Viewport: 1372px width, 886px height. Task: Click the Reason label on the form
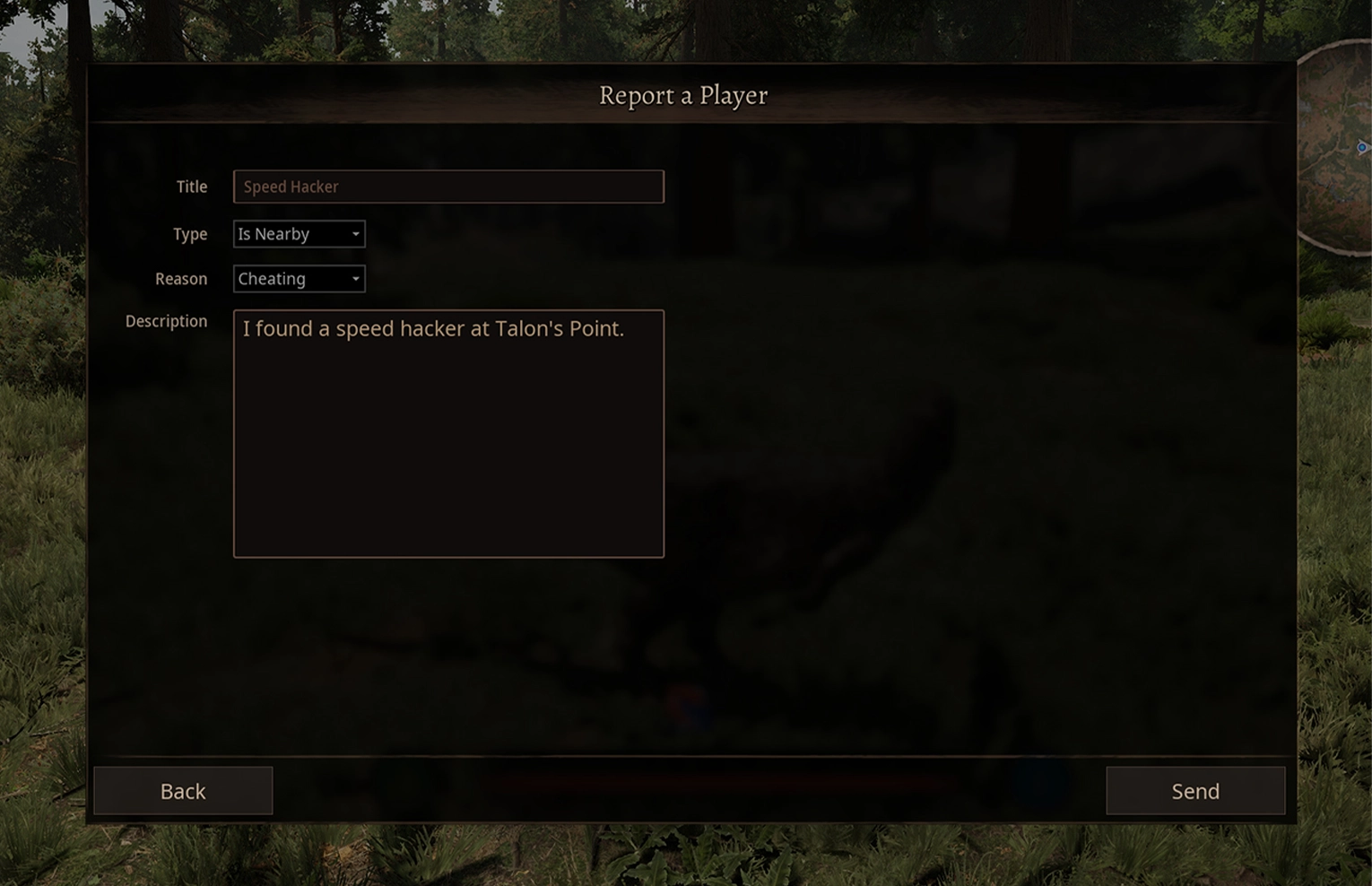click(x=181, y=278)
